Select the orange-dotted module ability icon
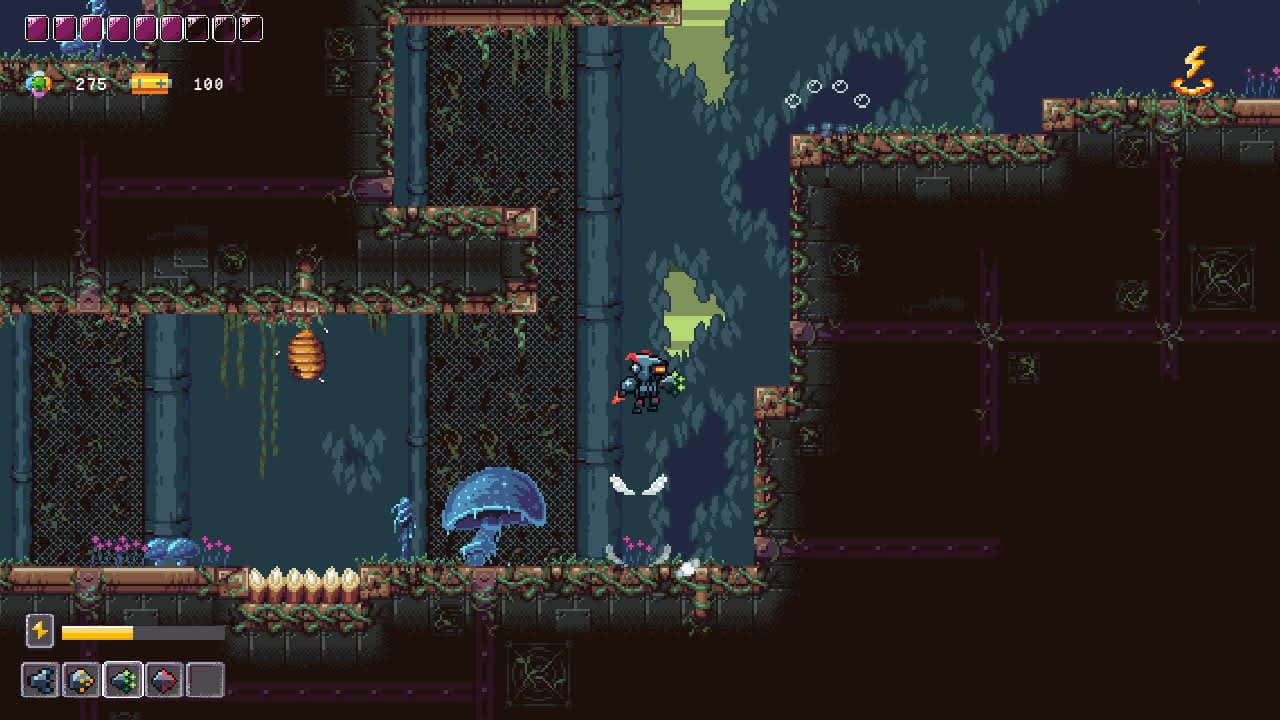1280x720 pixels. 81,680
